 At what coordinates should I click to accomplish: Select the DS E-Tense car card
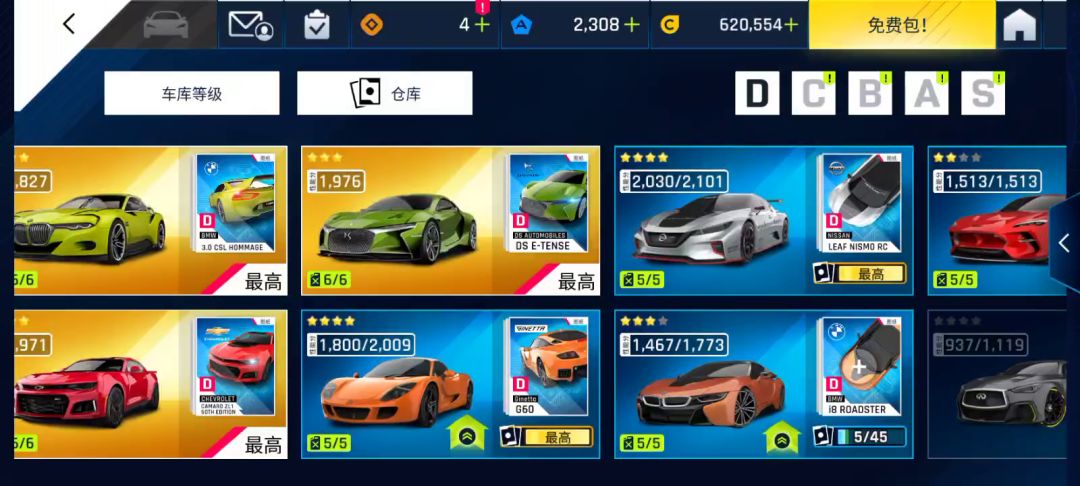click(450, 220)
